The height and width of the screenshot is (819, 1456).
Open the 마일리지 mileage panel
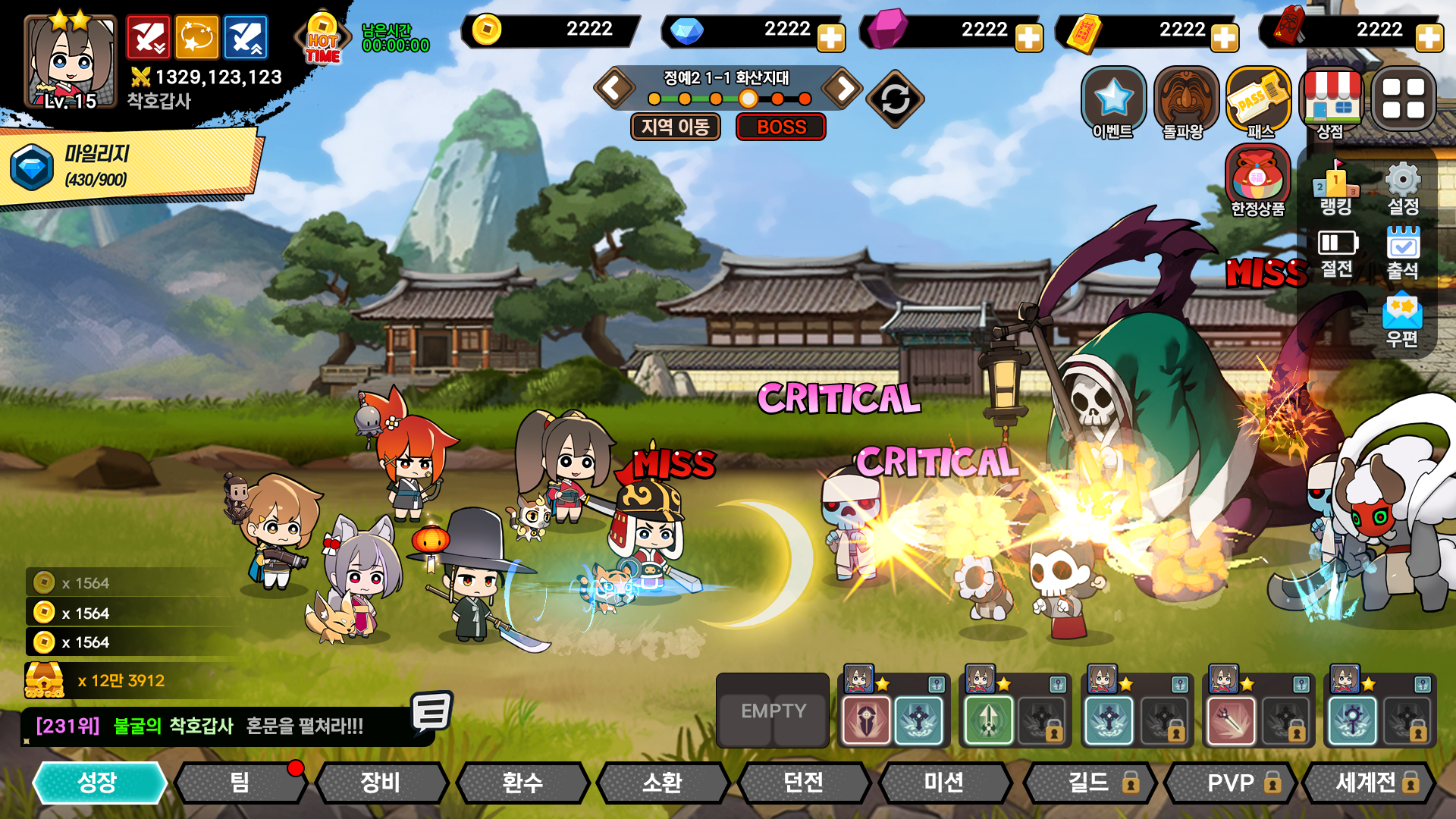pyautogui.click(x=129, y=166)
